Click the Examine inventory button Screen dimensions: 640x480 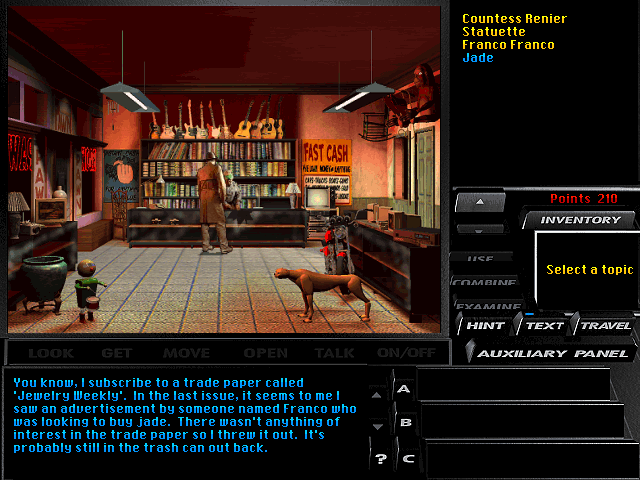click(489, 306)
